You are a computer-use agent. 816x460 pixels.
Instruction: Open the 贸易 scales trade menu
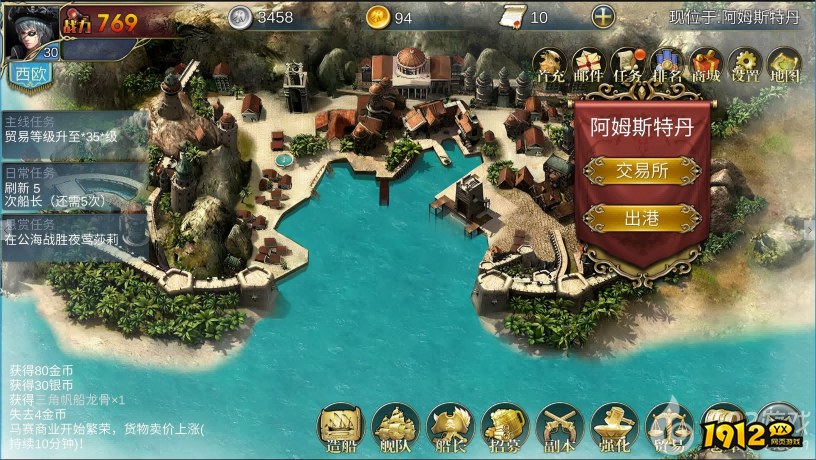click(668, 427)
